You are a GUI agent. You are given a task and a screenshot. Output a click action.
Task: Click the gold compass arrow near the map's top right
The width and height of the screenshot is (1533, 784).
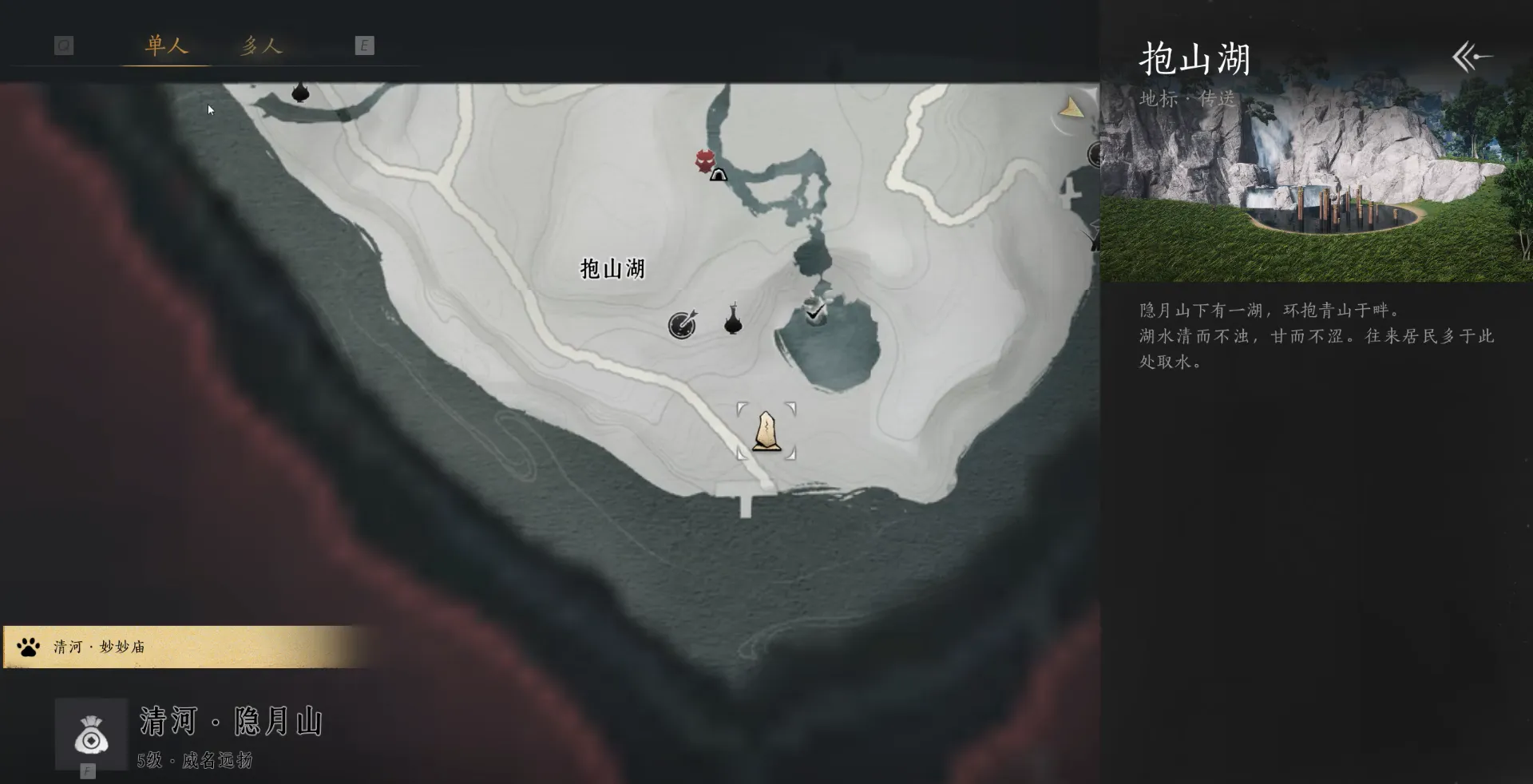point(1071,108)
